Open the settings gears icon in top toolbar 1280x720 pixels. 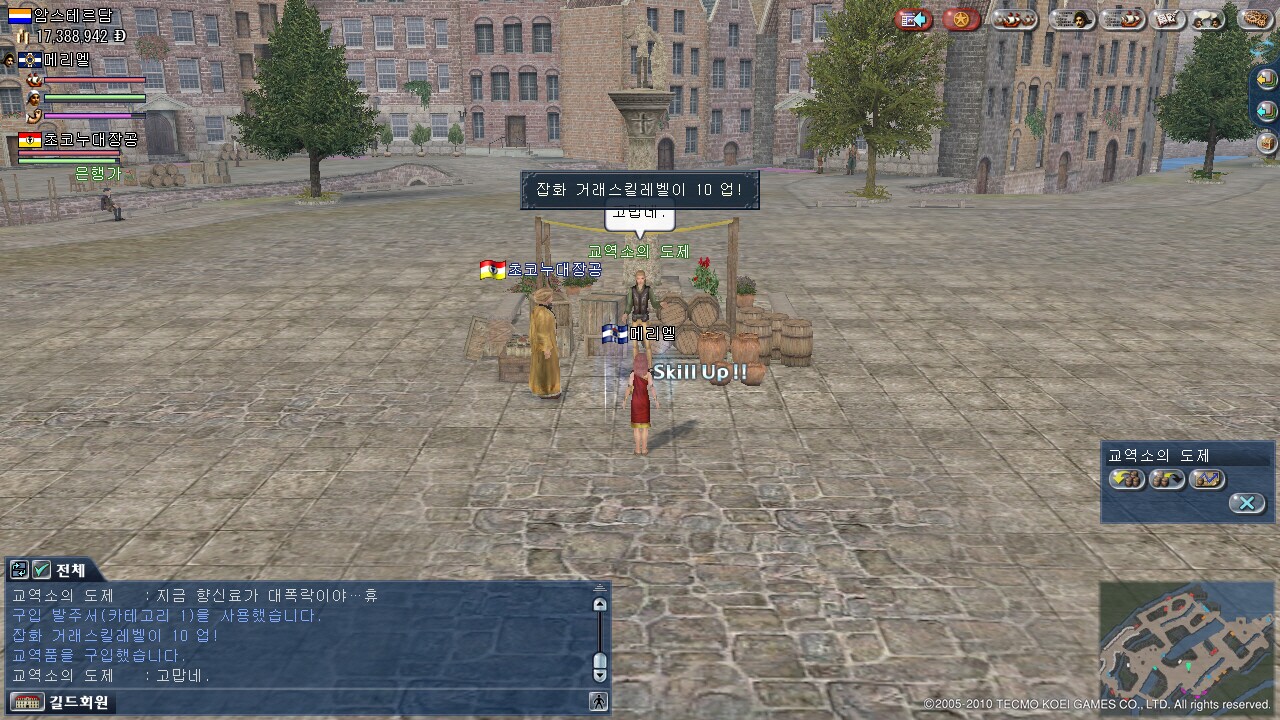point(1255,19)
